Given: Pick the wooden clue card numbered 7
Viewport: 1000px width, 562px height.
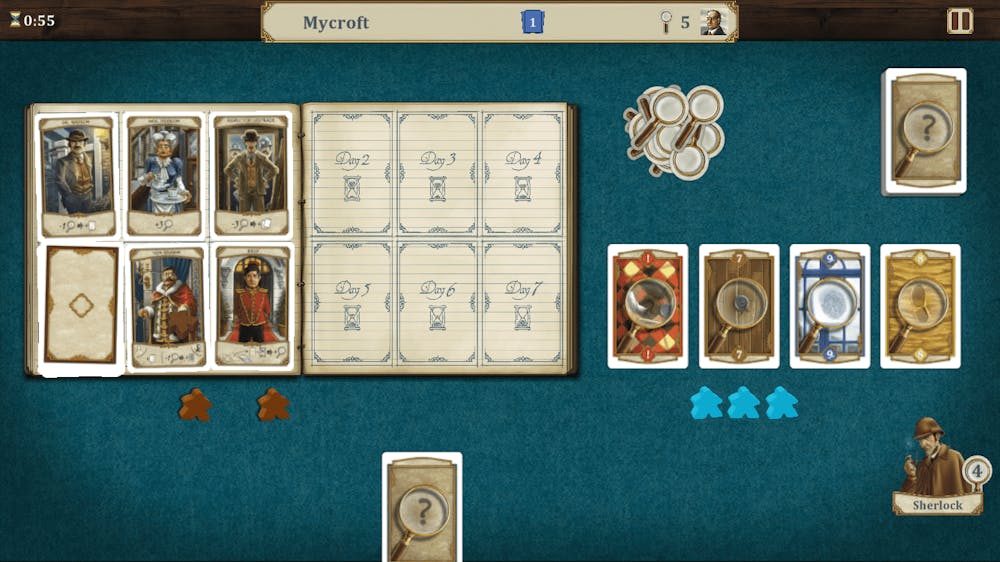Looking at the screenshot, I should (x=739, y=306).
